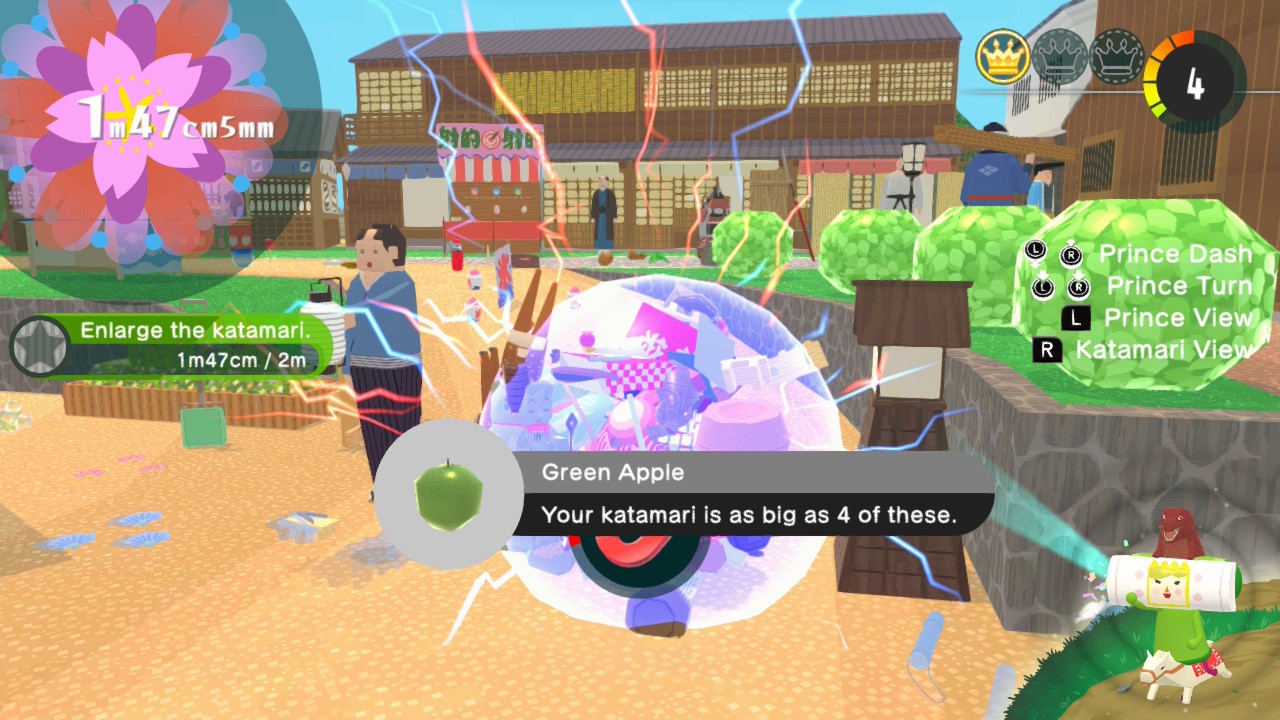Click the star badge beside the objective

(38, 346)
